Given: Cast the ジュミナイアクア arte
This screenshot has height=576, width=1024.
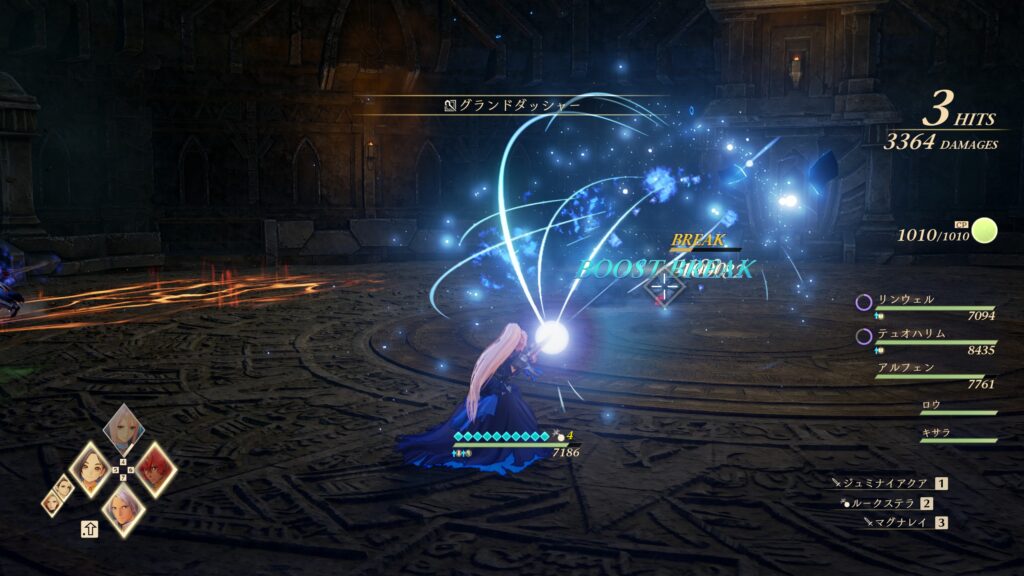Looking at the screenshot, I should (887, 483).
